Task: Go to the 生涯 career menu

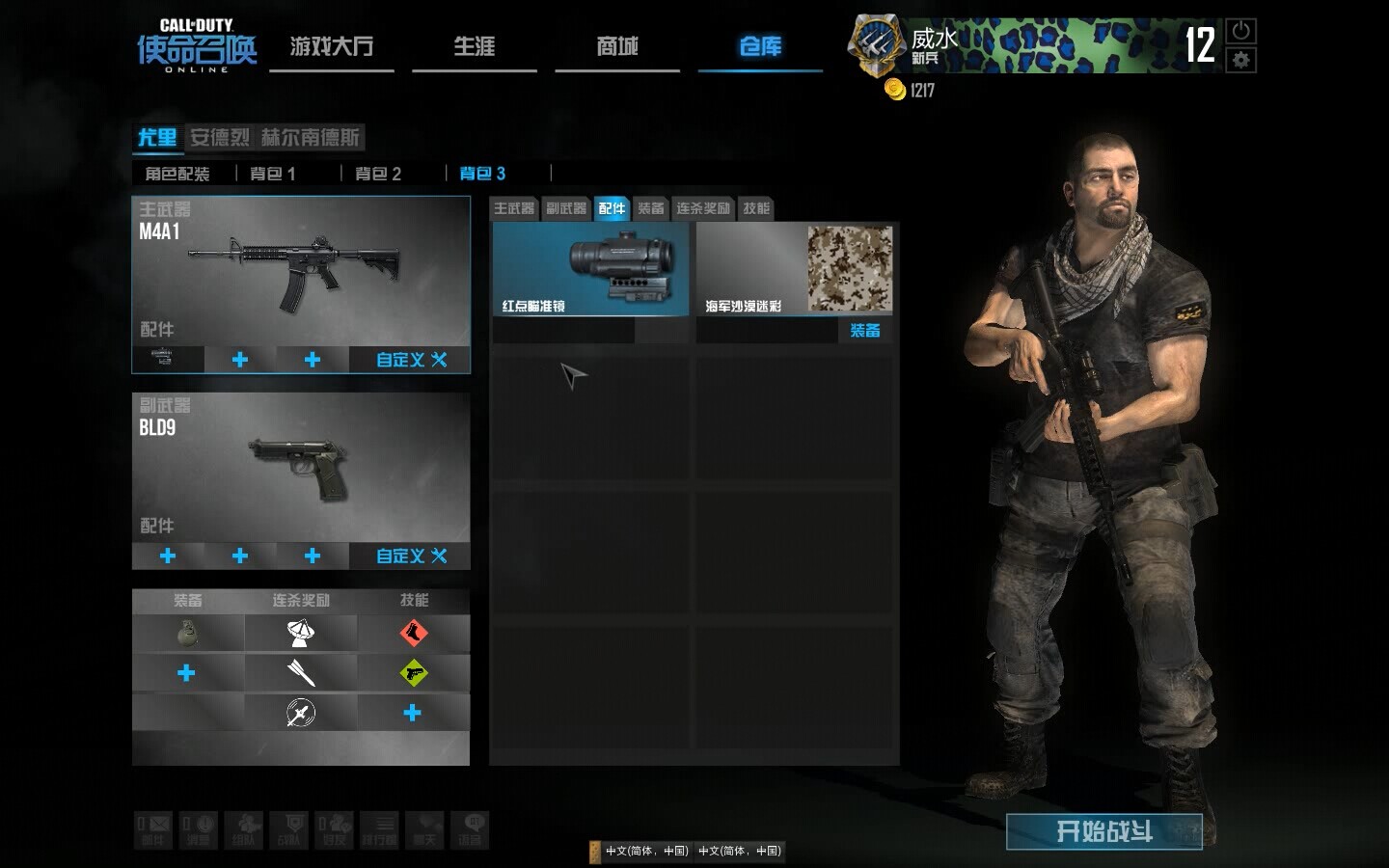Action: tap(474, 46)
